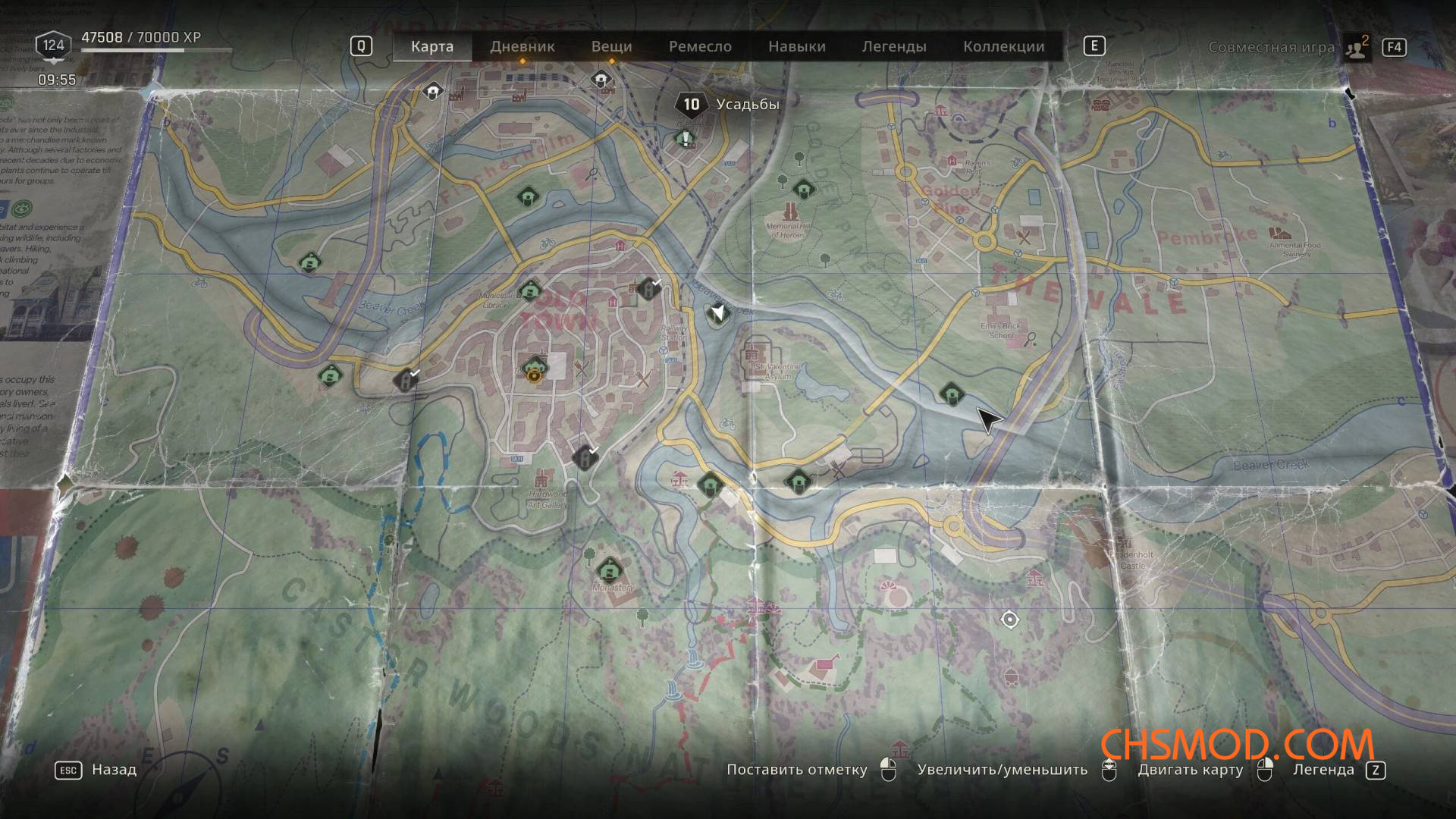Open the Вещи tab

coord(611,46)
